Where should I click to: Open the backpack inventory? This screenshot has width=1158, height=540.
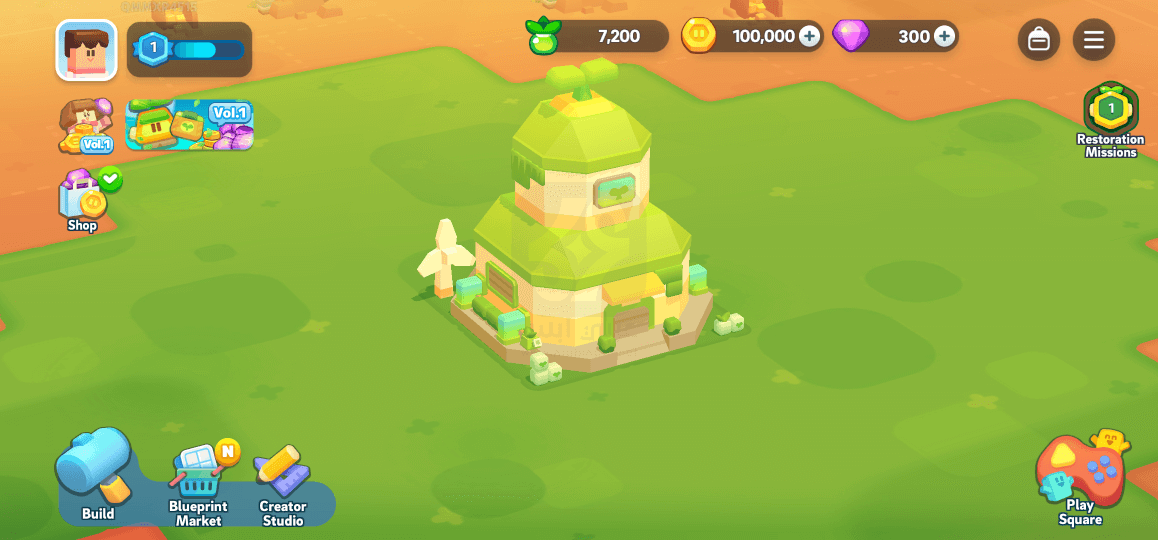1039,40
